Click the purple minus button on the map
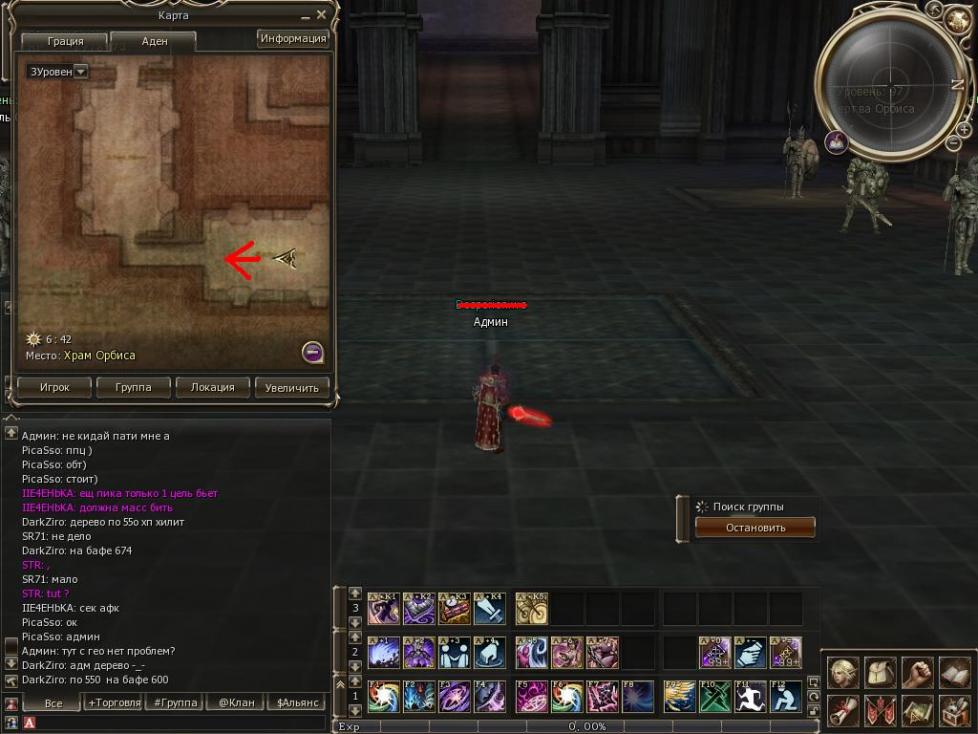 click(312, 352)
